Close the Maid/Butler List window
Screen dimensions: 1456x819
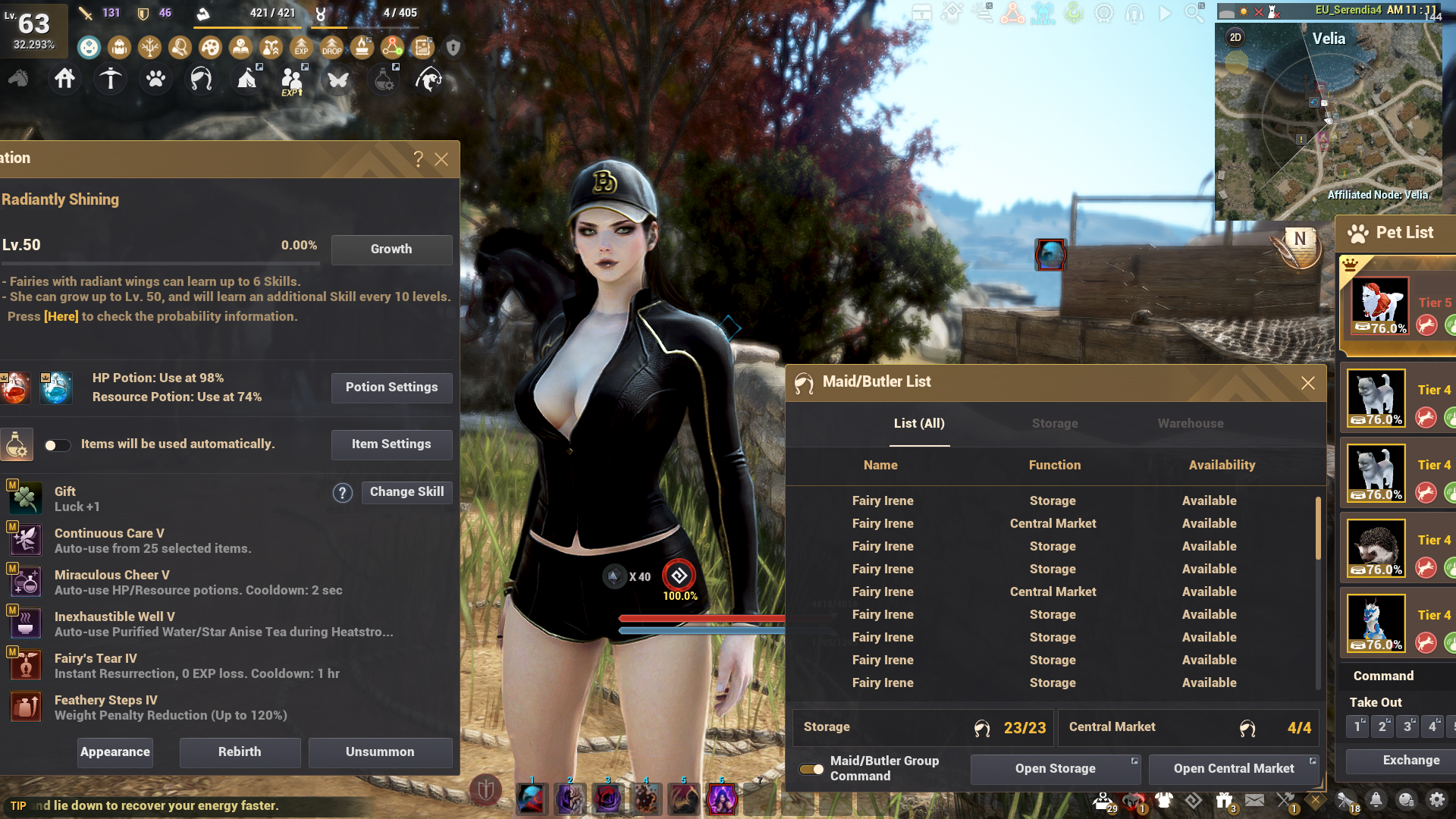click(x=1308, y=383)
